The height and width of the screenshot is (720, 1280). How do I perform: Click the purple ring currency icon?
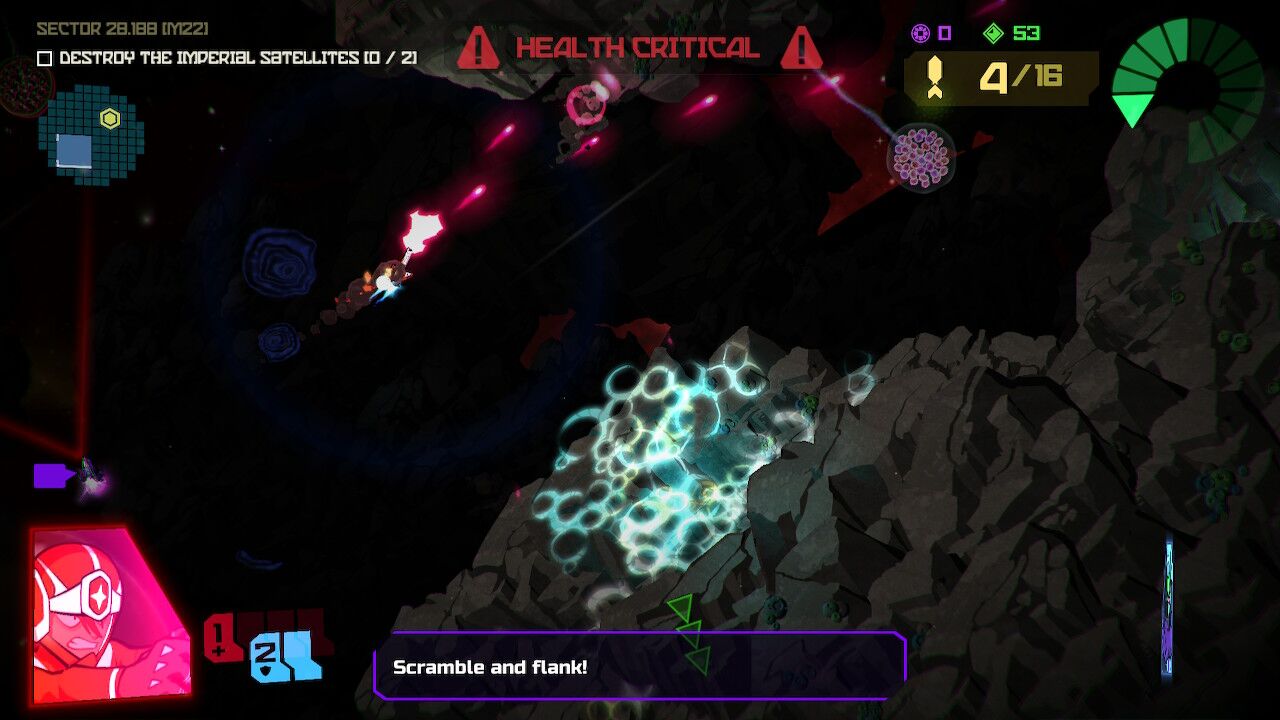point(920,33)
